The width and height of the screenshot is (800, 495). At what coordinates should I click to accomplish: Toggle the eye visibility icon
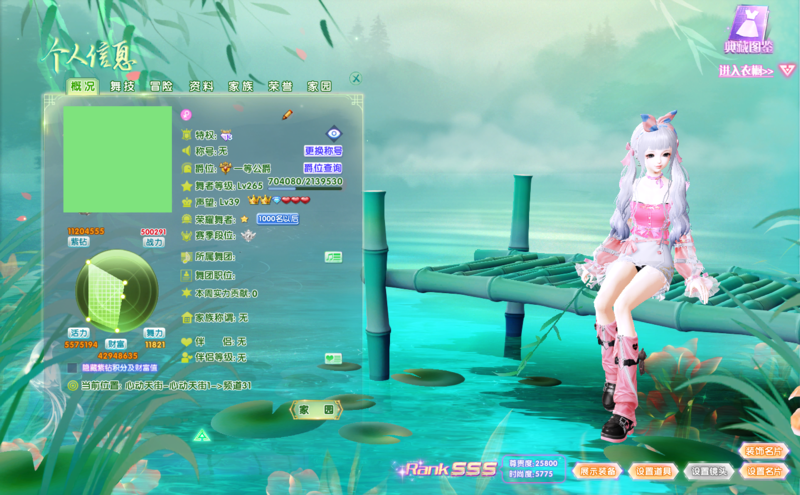tap(334, 133)
